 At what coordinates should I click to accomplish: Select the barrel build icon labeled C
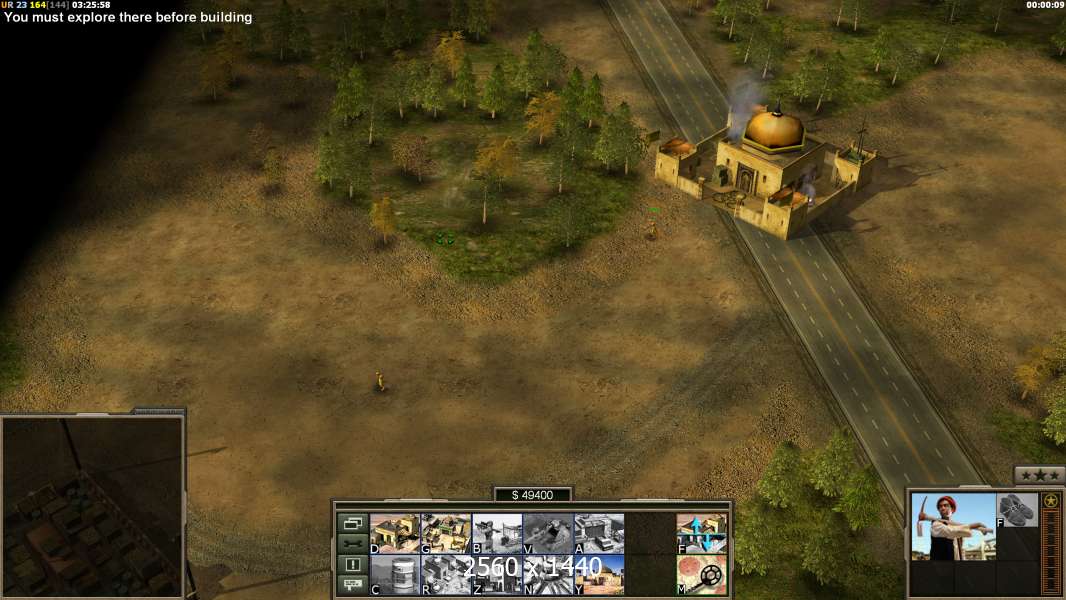395,574
